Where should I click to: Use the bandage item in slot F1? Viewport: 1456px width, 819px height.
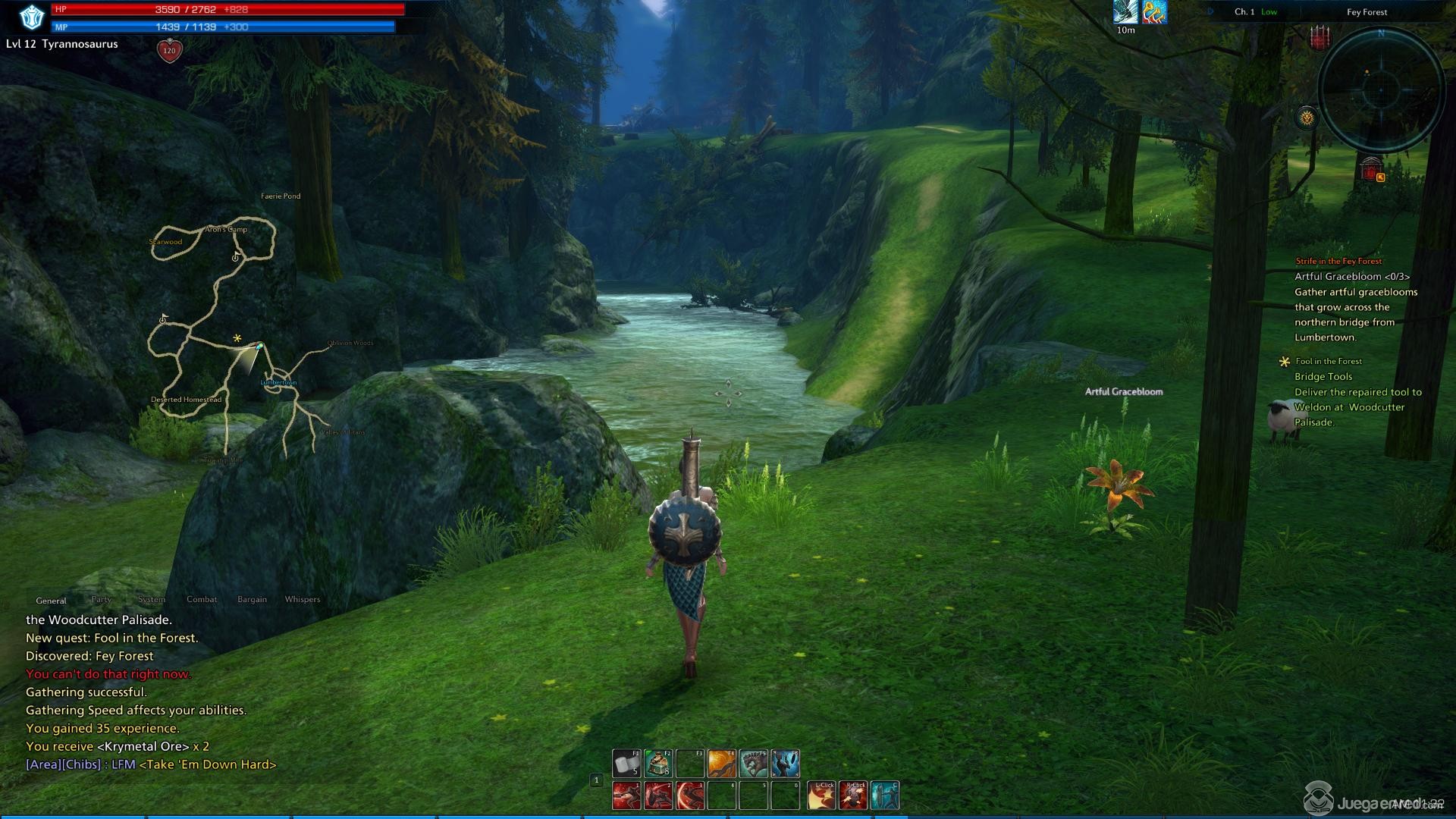pyautogui.click(x=626, y=764)
